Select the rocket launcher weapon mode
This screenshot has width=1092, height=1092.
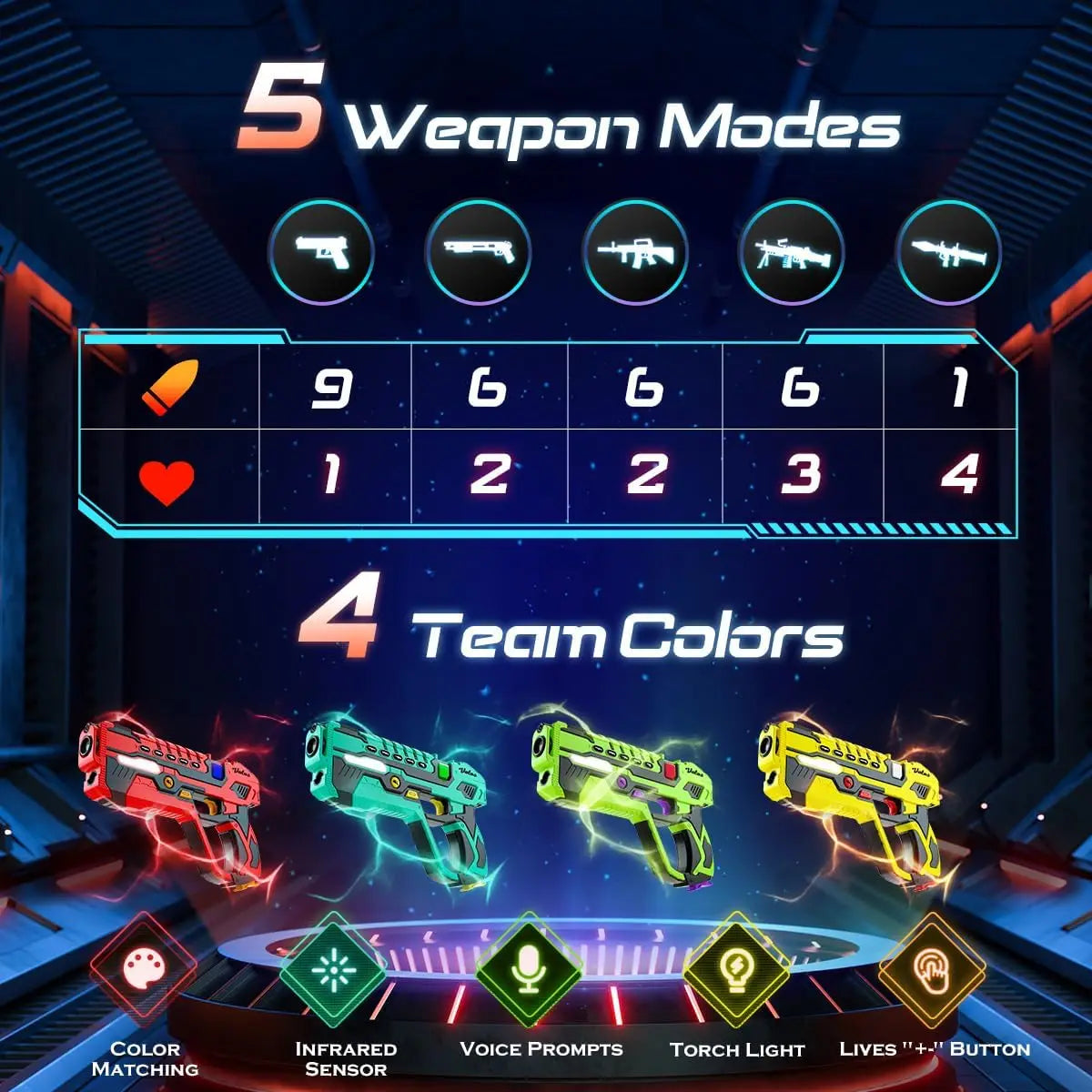click(949, 252)
